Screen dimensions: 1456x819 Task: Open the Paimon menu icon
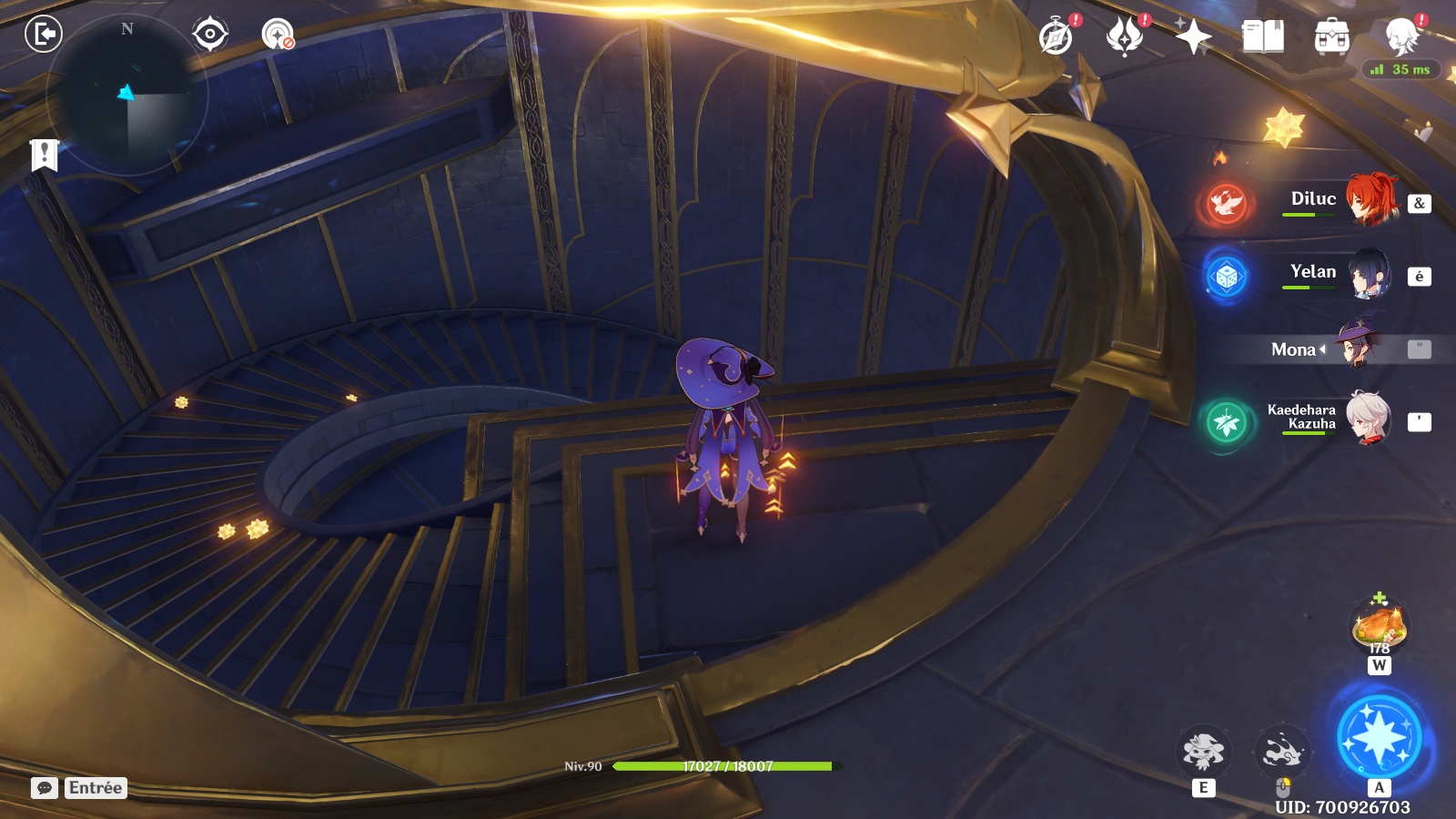coord(1401,37)
